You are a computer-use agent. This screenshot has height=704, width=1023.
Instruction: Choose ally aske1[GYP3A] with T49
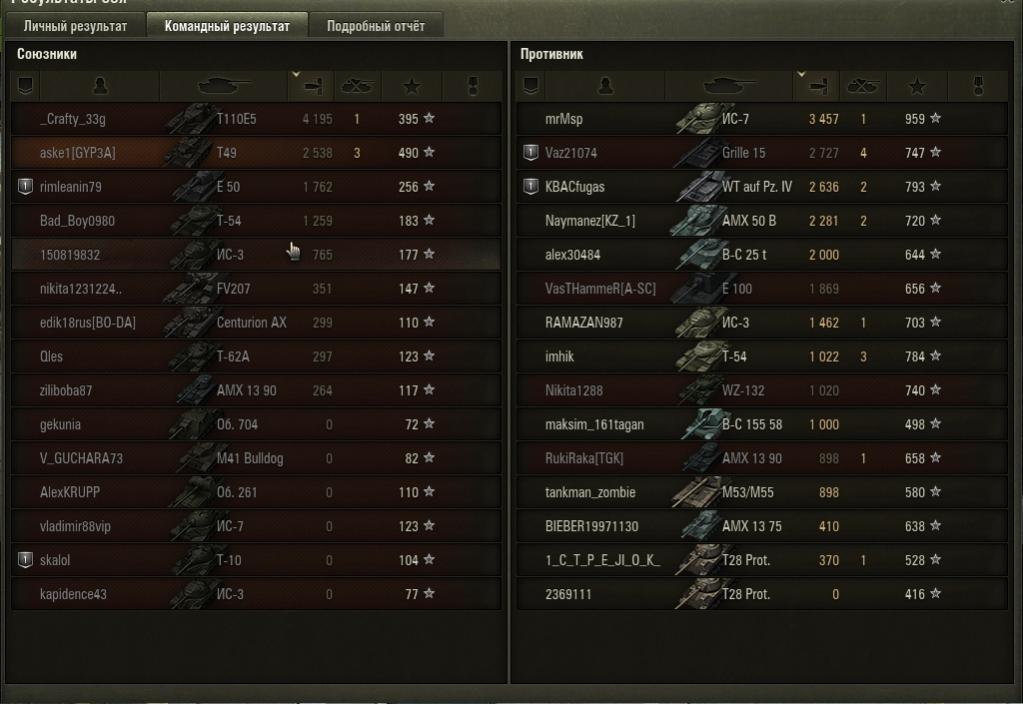(255, 153)
